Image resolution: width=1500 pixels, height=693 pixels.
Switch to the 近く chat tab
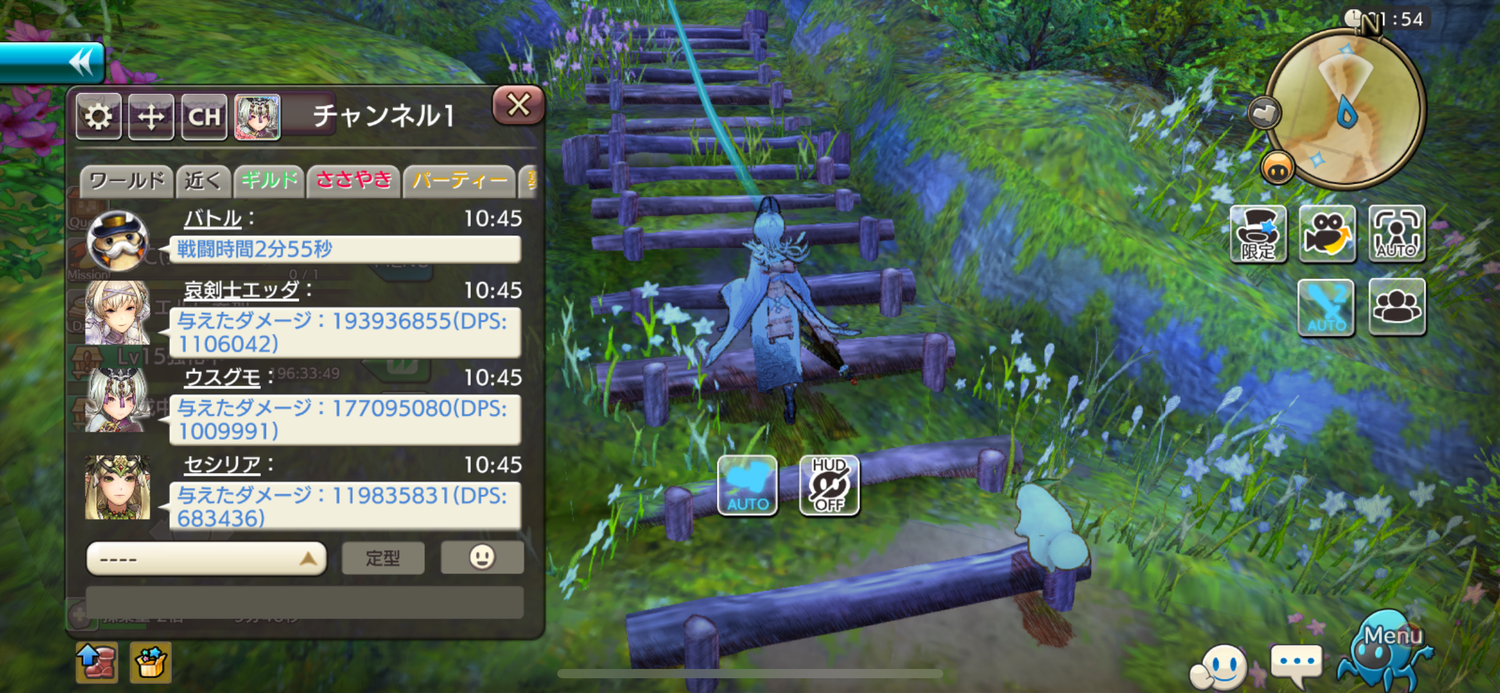pyautogui.click(x=203, y=181)
